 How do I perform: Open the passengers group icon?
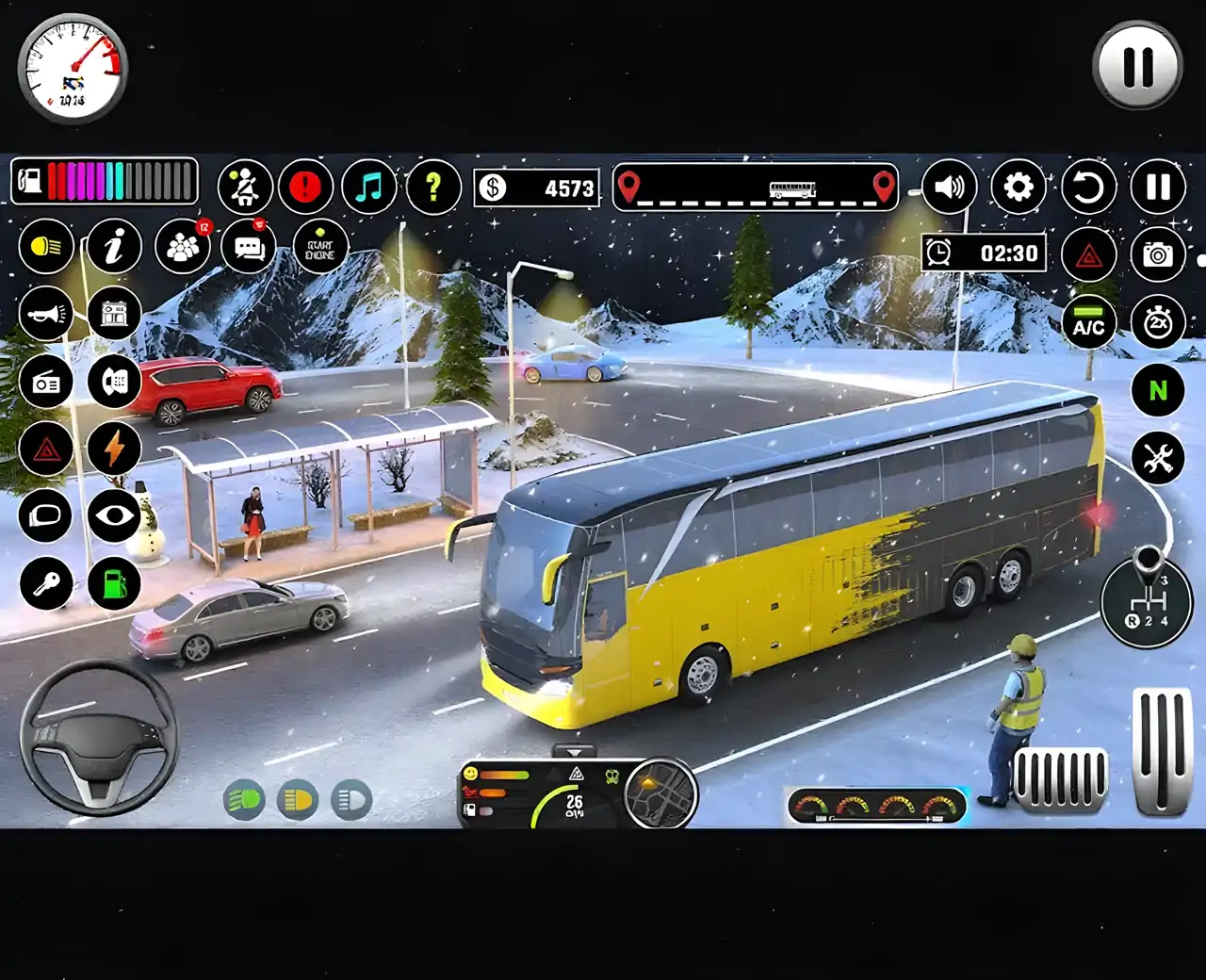click(183, 247)
